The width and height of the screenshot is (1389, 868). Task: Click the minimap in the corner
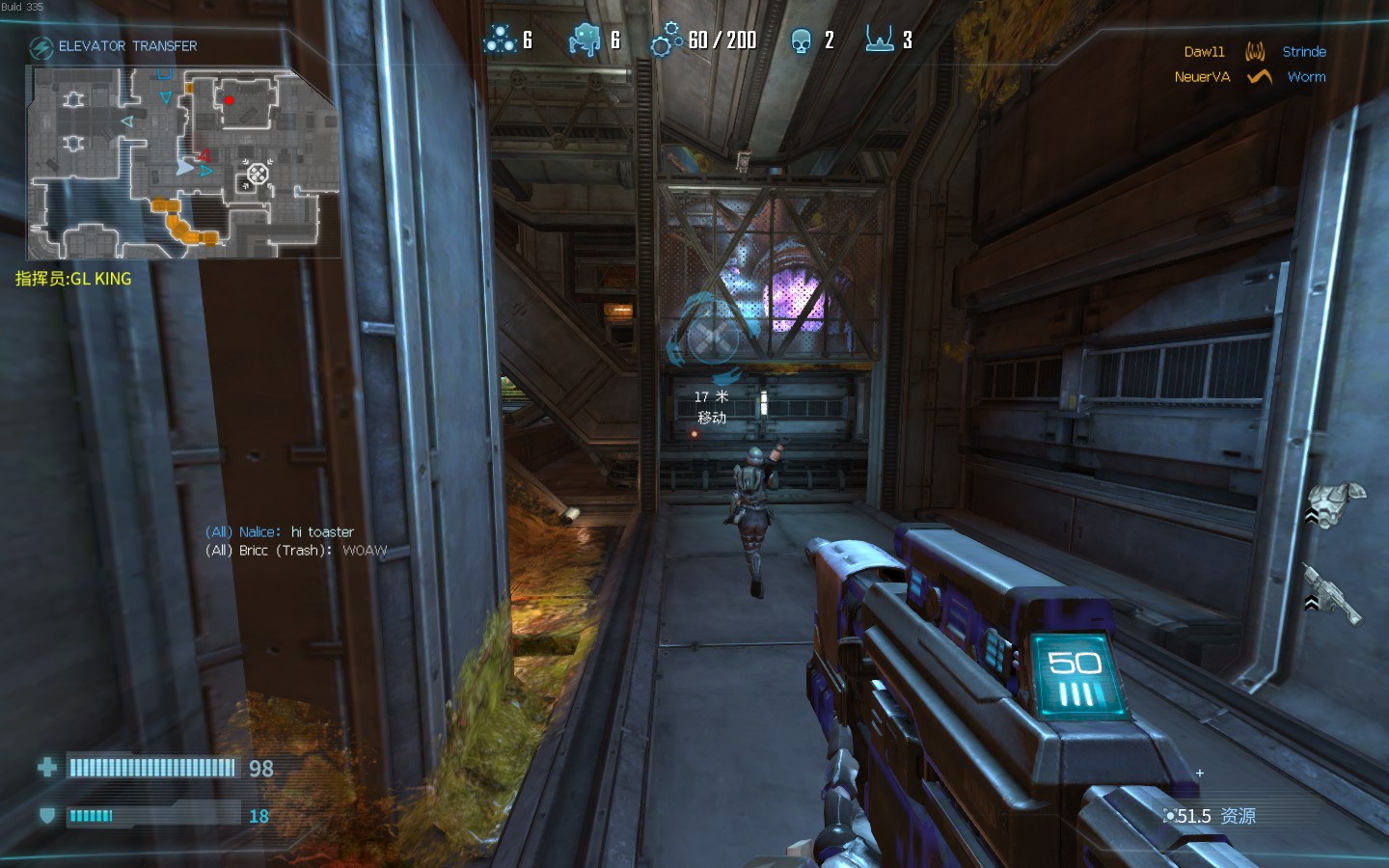coord(183,162)
